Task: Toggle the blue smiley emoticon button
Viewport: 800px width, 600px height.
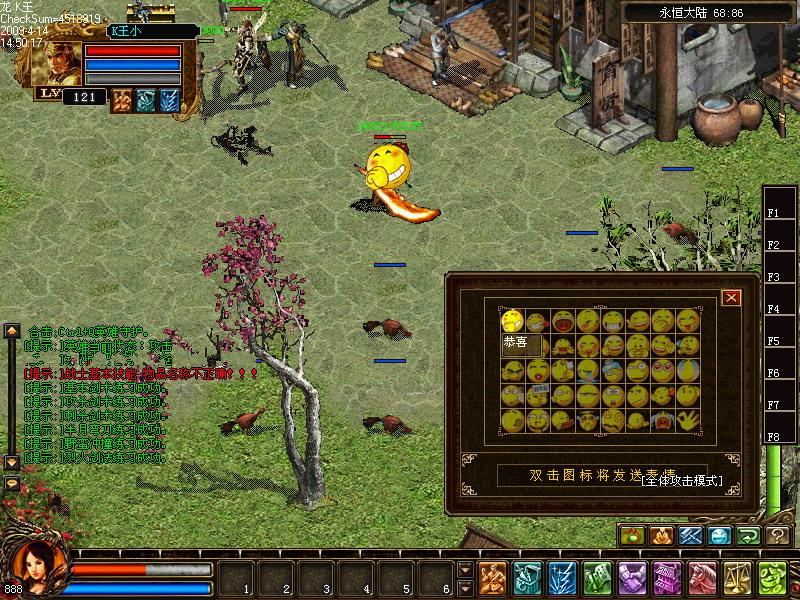Action: click(719, 536)
